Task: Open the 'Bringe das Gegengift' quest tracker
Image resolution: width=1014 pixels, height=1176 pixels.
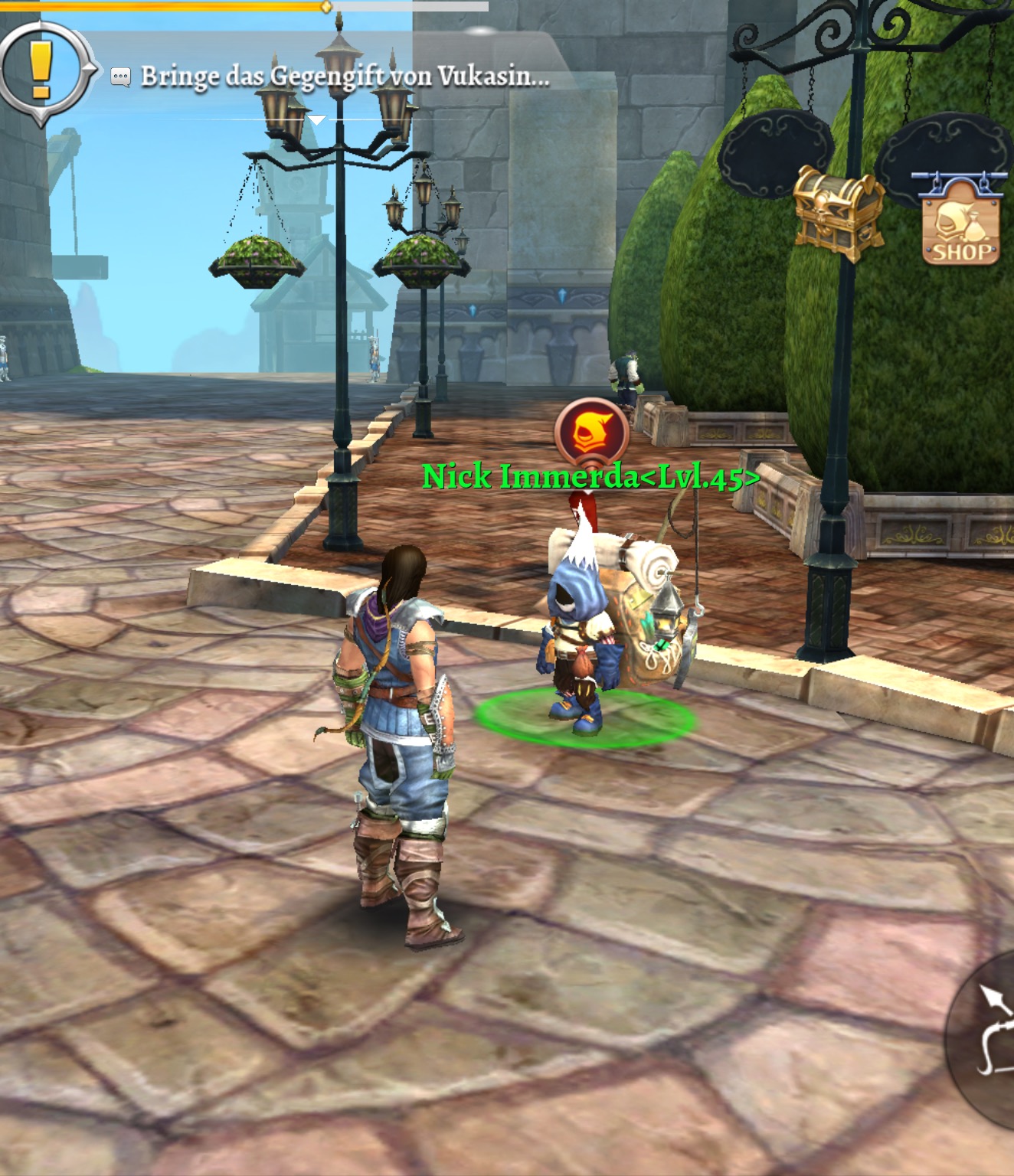Action: tap(345, 77)
